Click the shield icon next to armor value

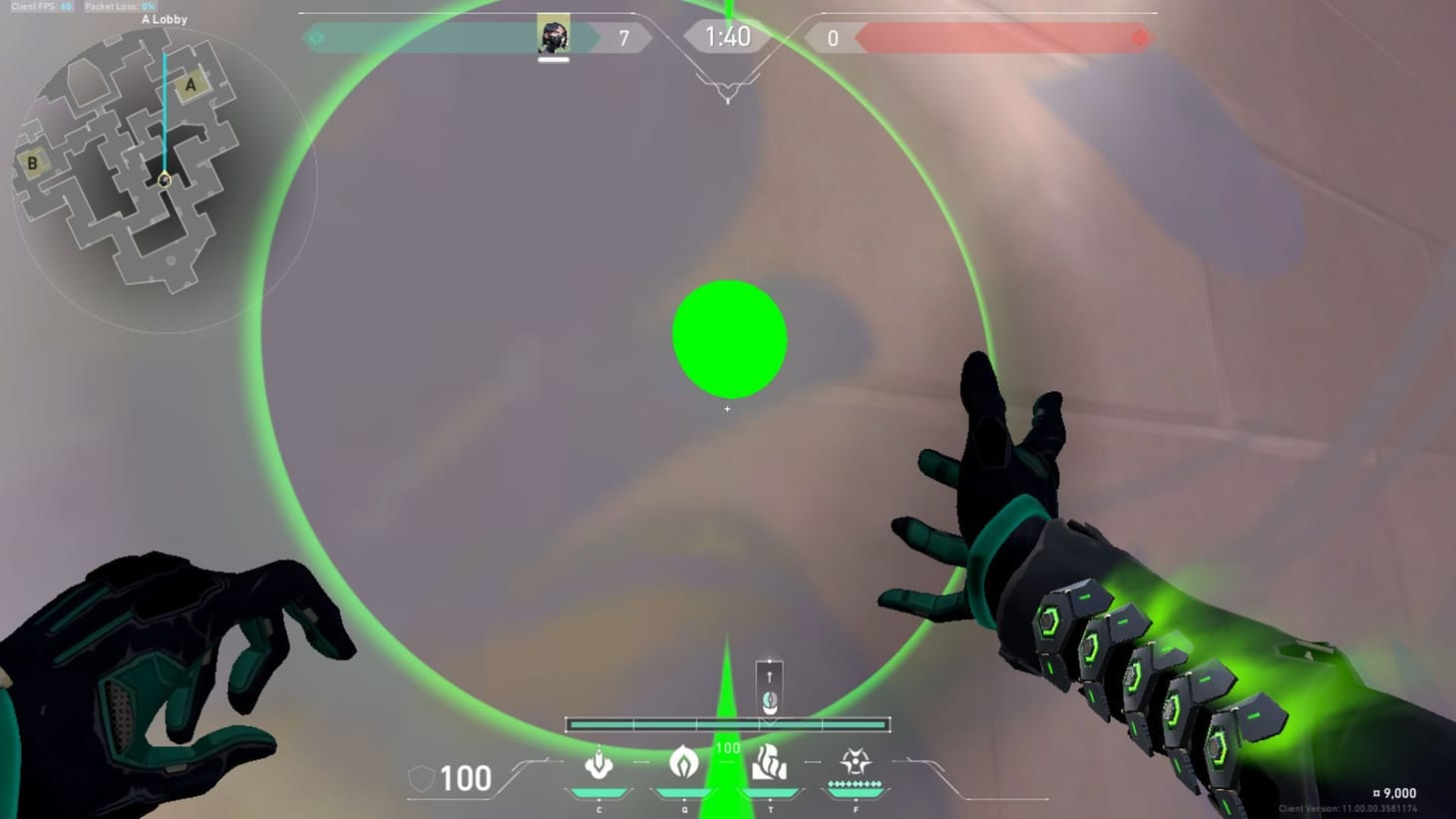pos(419,776)
